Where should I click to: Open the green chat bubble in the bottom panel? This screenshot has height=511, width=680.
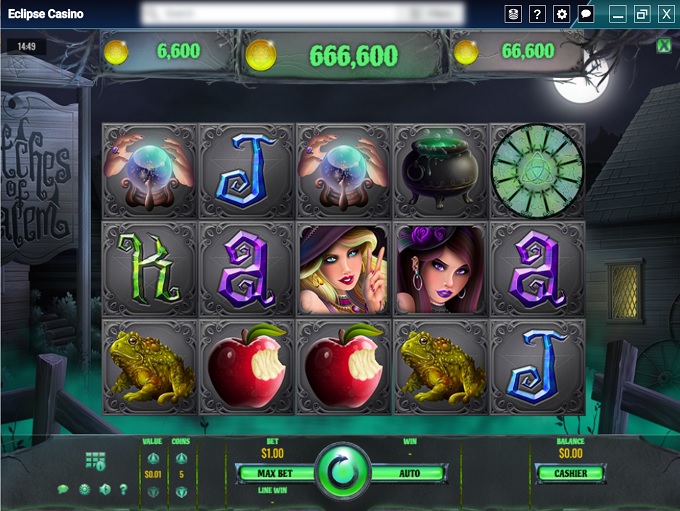point(63,489)
